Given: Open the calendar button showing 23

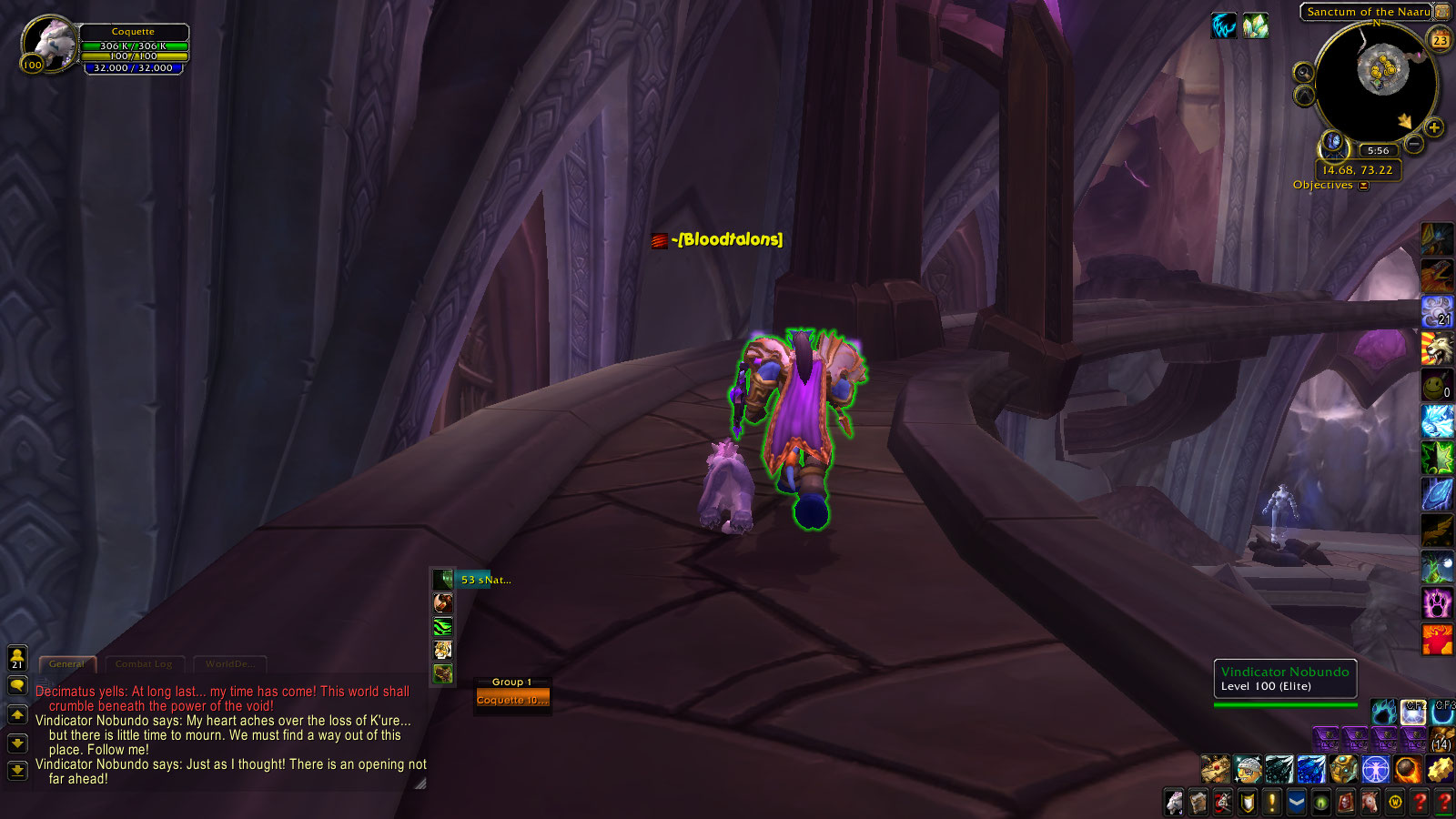Looking at the screenshot, I should point(1440,39).
